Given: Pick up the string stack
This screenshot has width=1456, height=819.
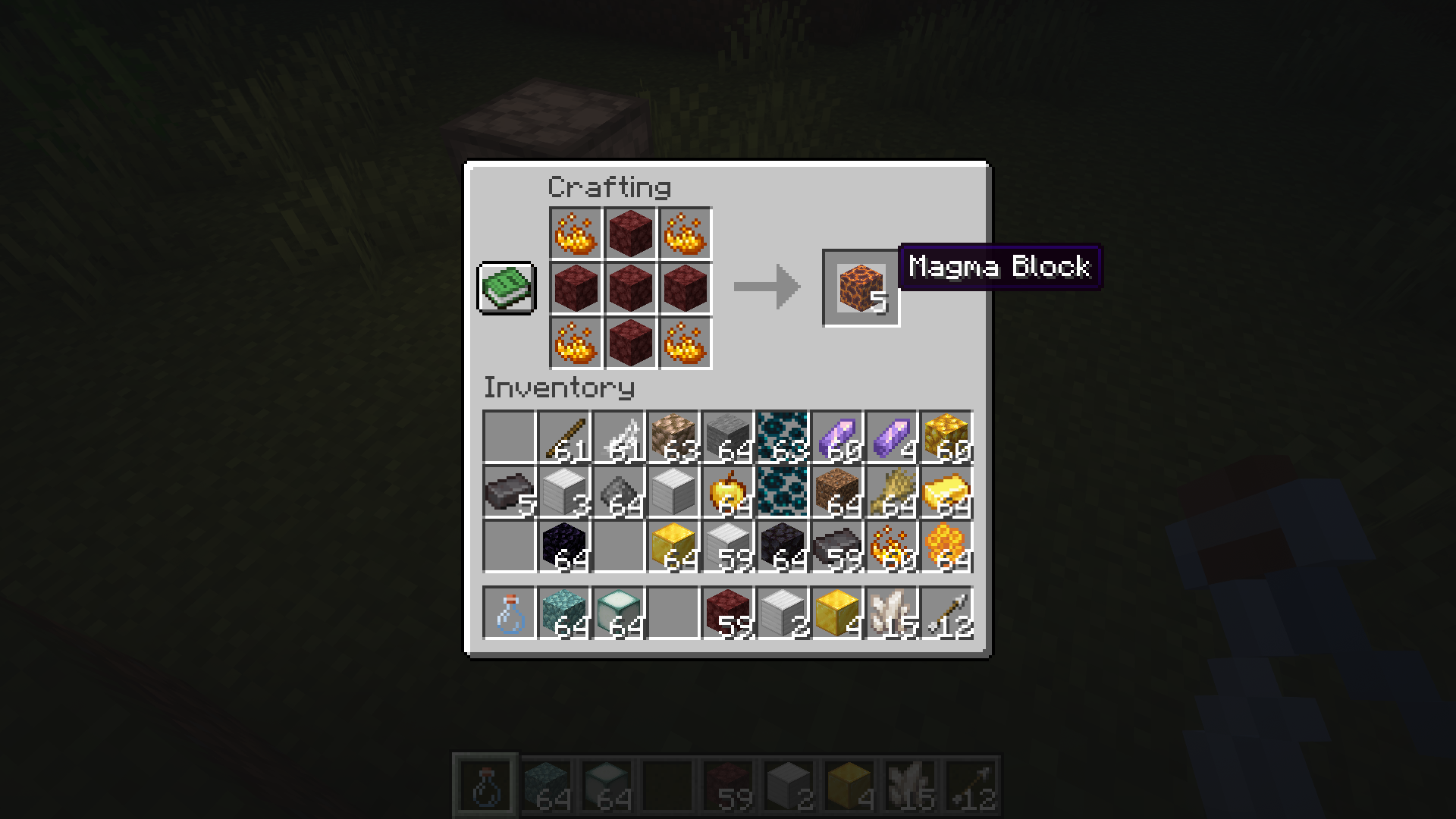Looking at the screenshot, I should click(x=619, y=438).
